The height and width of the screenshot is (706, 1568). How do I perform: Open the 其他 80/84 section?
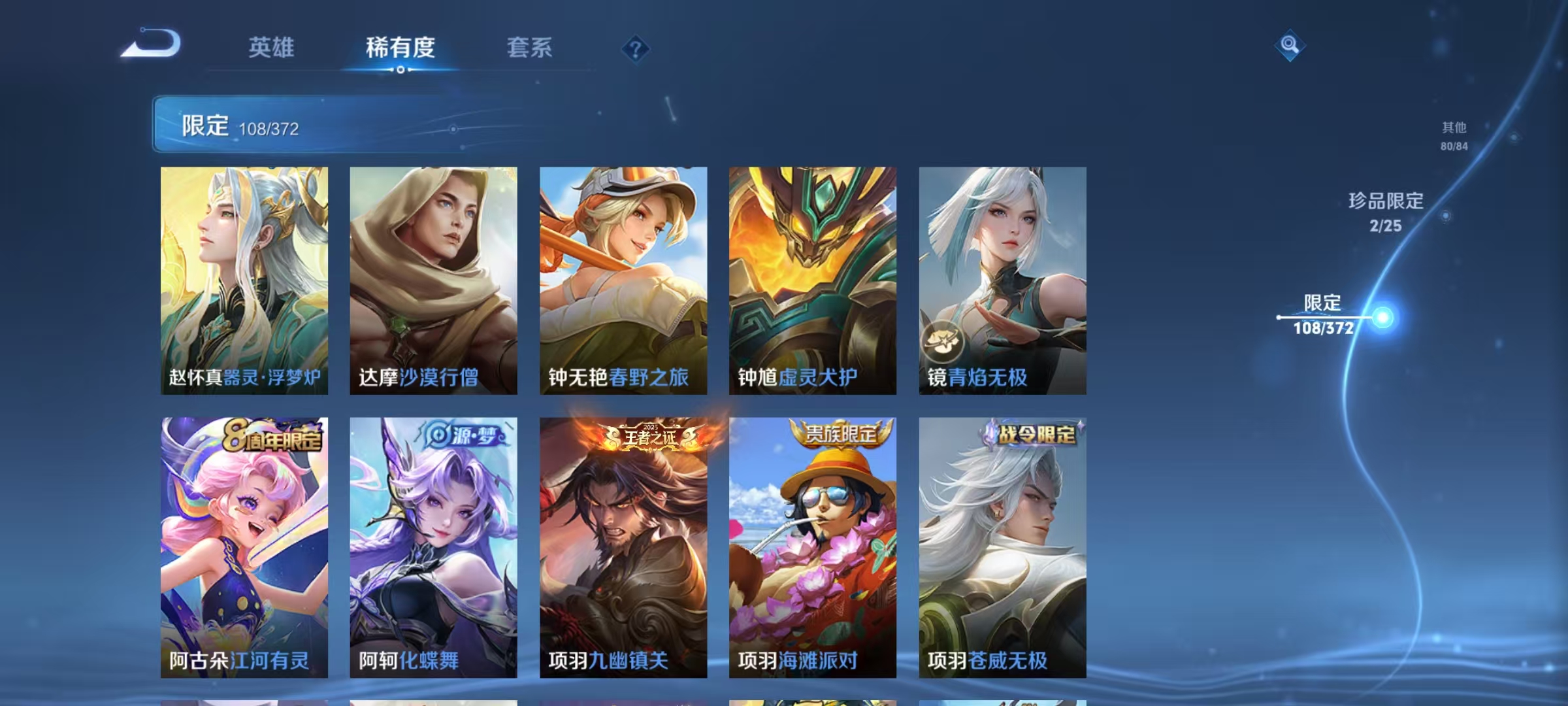(1454, 136)
